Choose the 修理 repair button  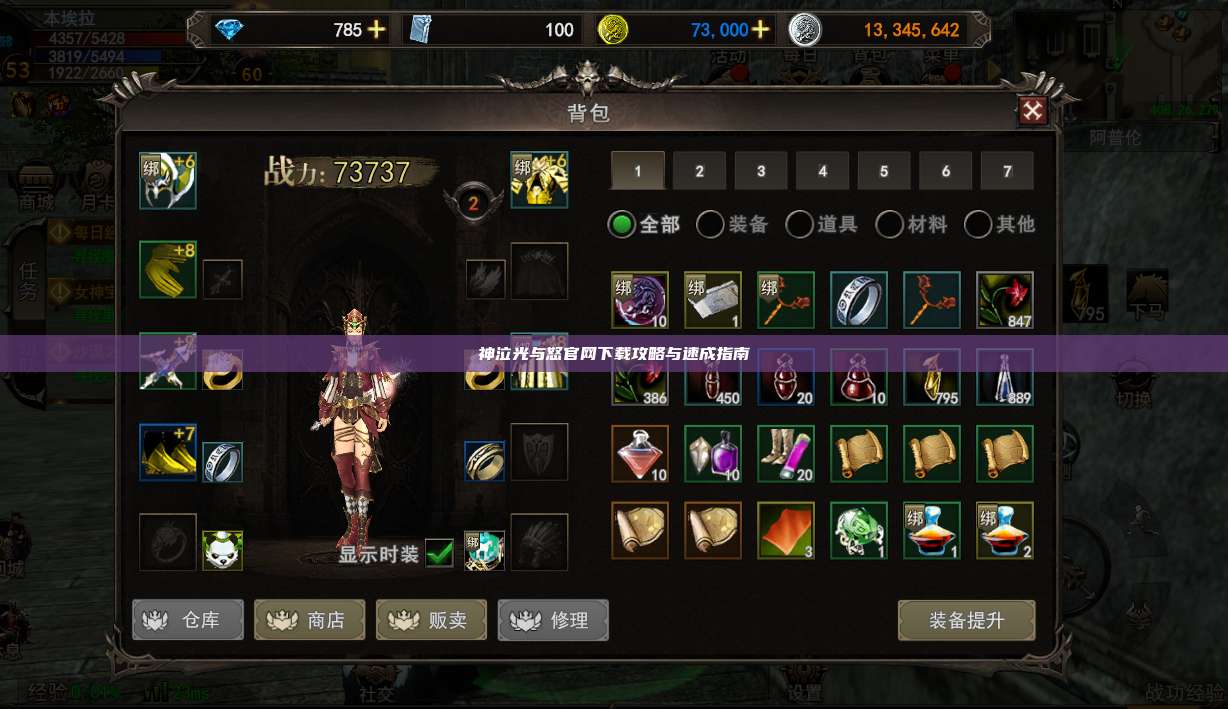coord(554,620)
